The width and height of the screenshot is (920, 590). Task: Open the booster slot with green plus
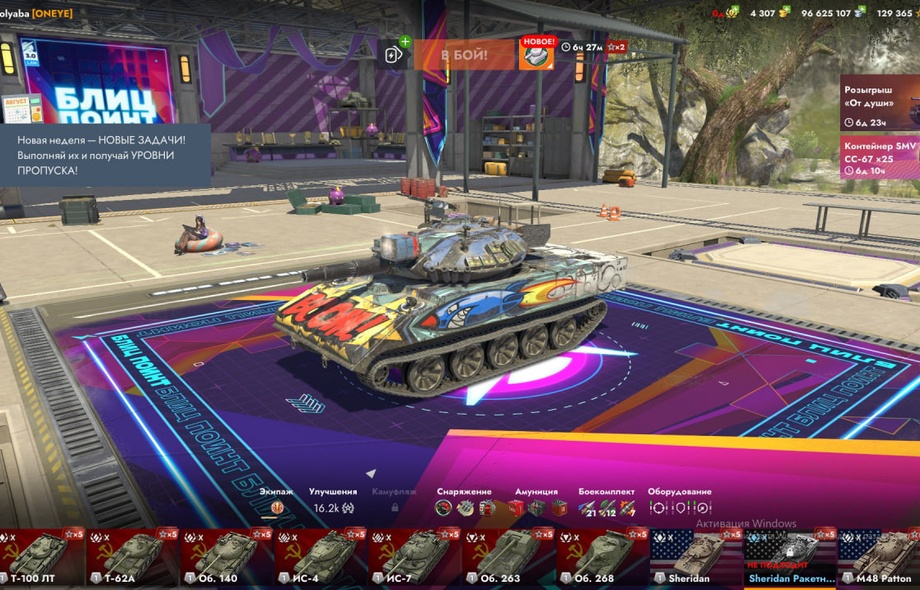coord(394,54)
